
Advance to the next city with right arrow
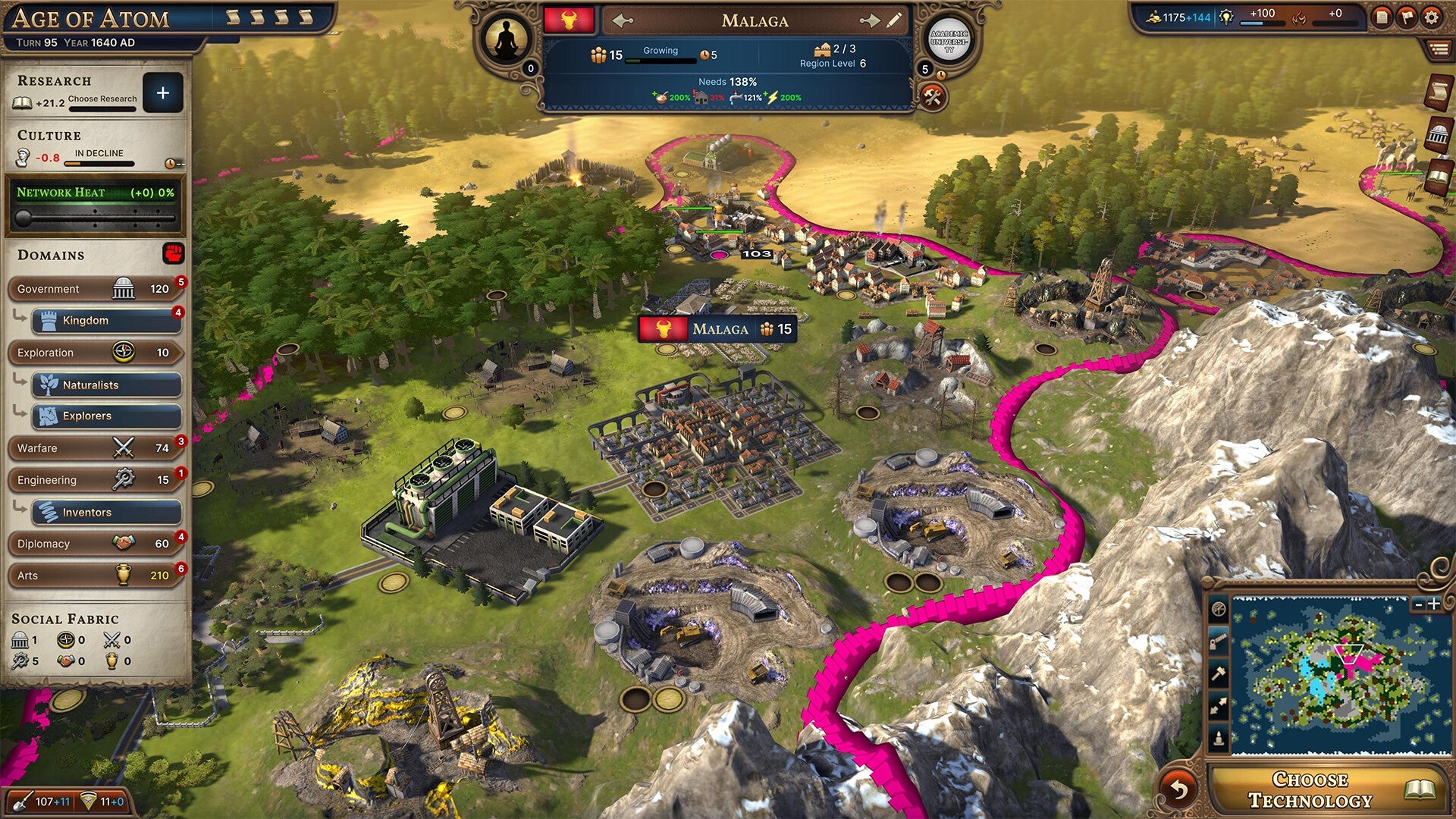pos(871,21)
